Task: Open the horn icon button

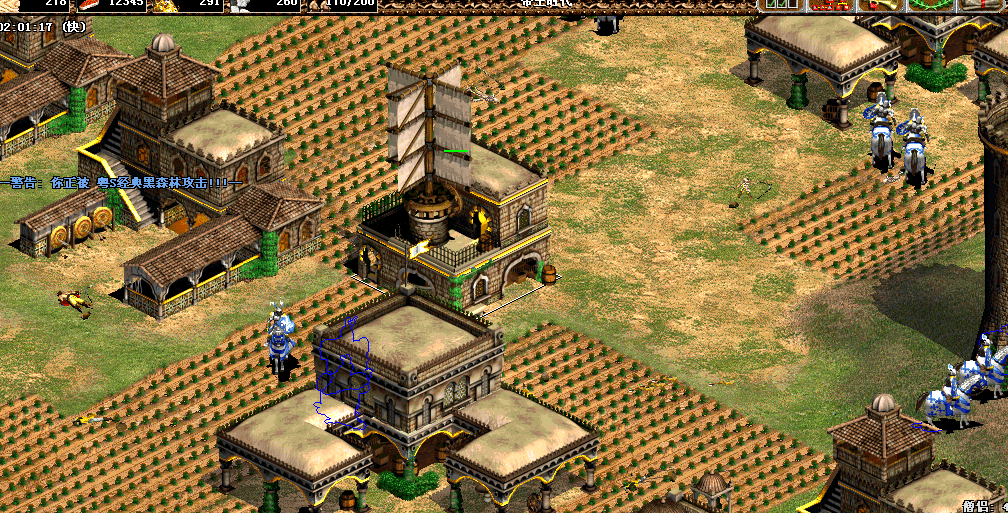Action: 882,5
